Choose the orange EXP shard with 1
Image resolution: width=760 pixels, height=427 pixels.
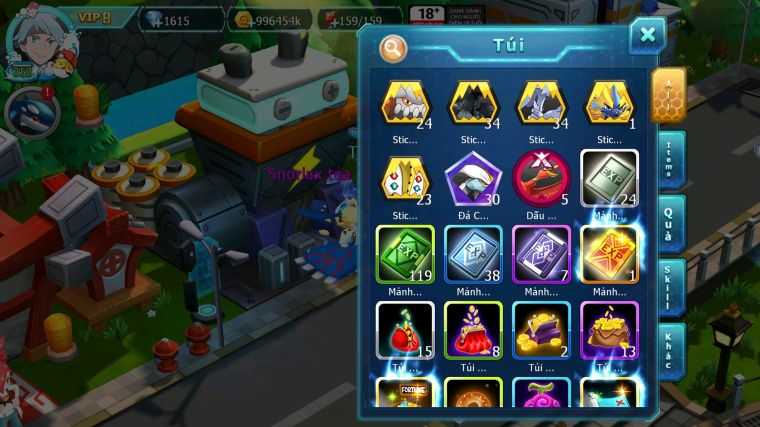coord(609,253)
